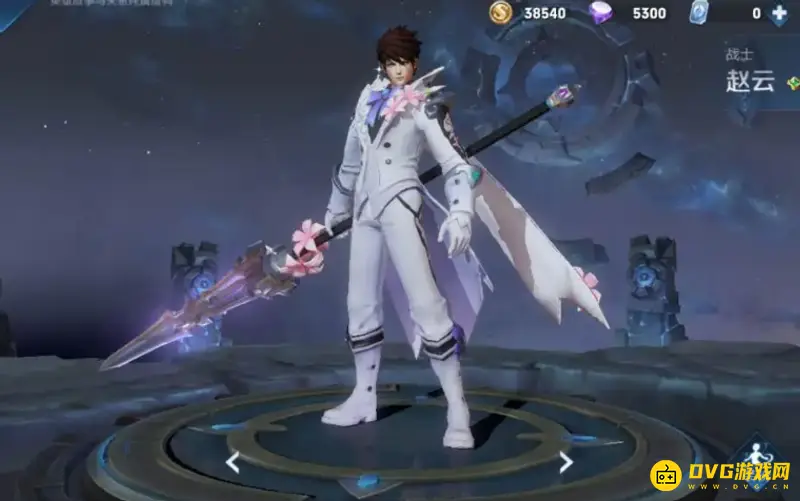Tap the plus button to add vouchers

tap(780, 13)
